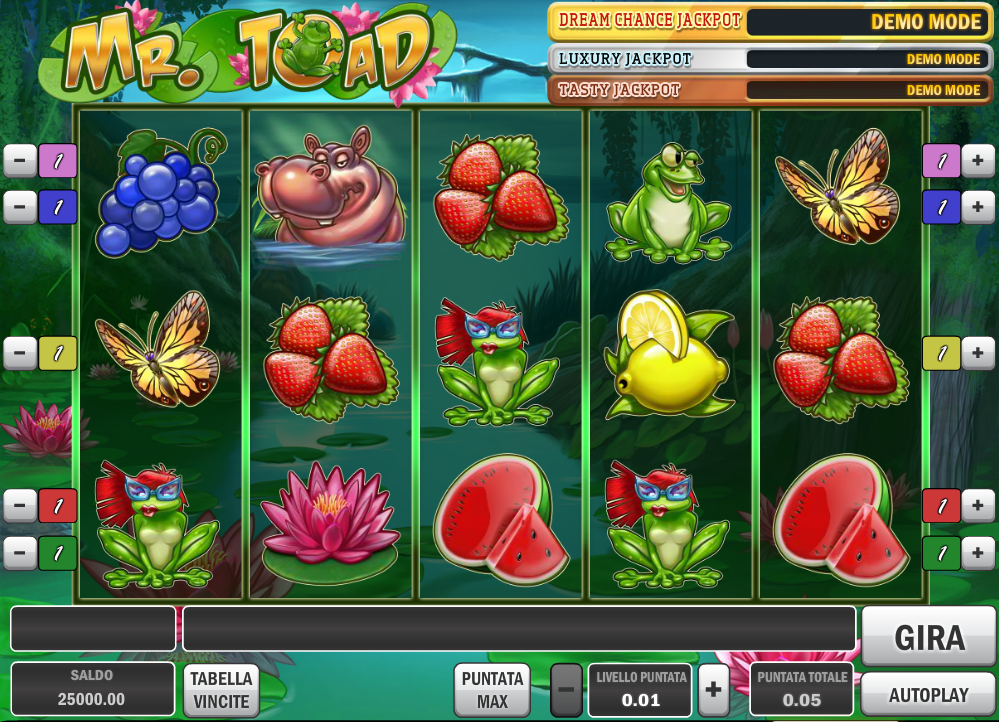Click the red payline minus button

pos(20,506)
